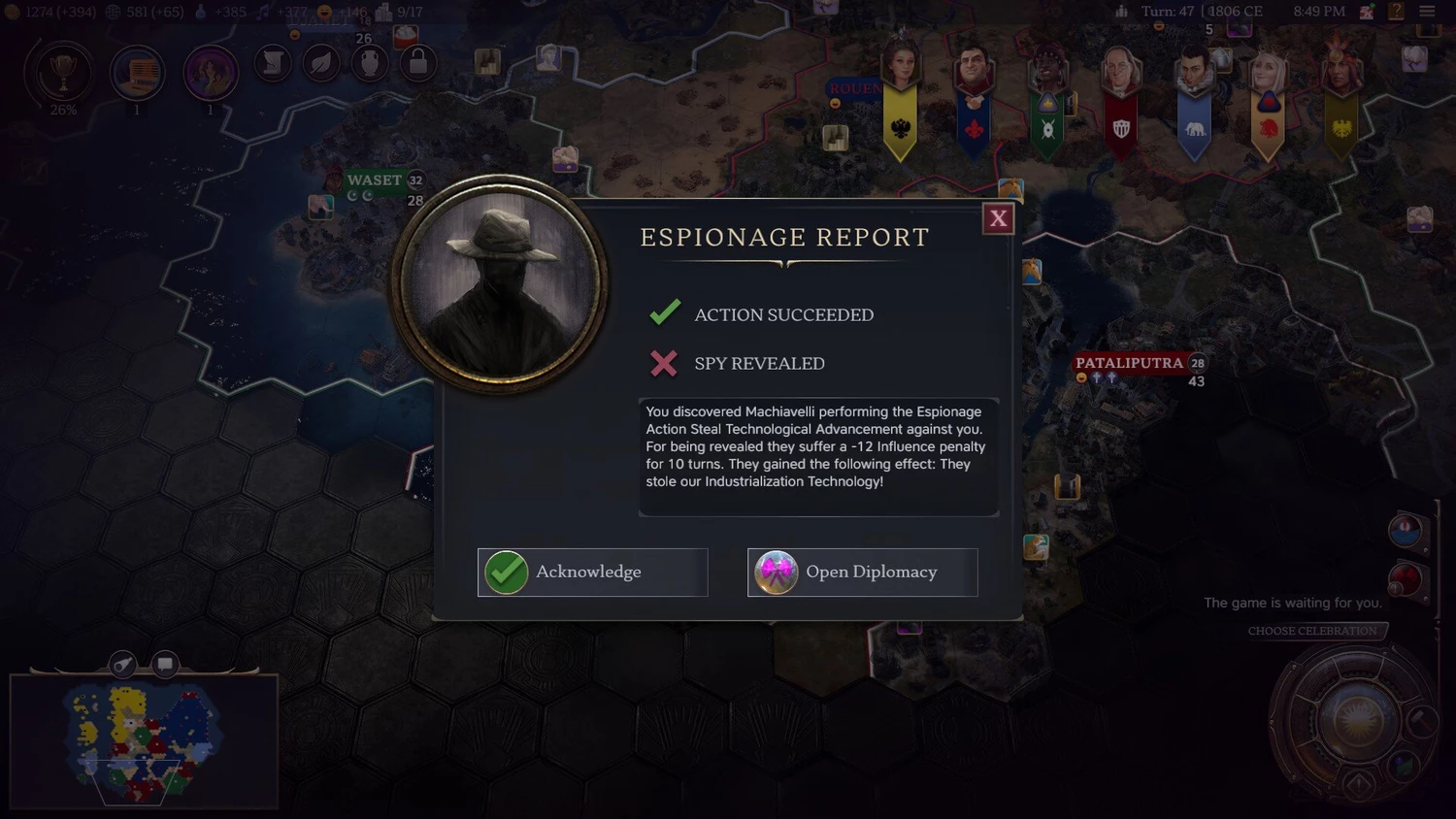1456x819 pixels.
Task: Open the civics tree purple icon
Action: [210, 74]
